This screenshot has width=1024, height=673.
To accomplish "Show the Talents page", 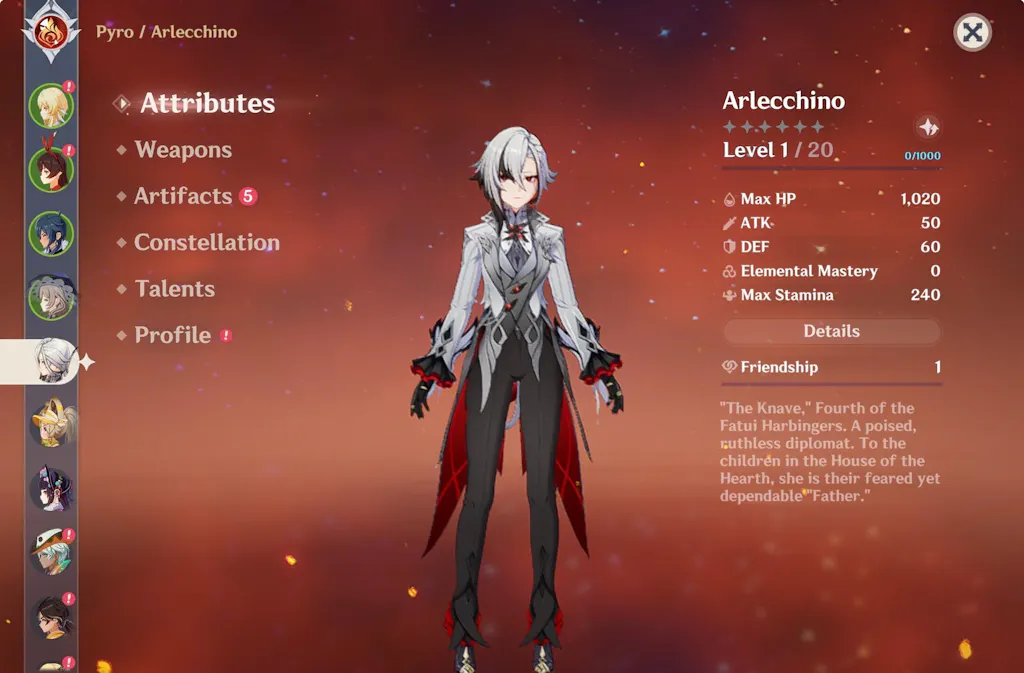I will [175, 289].
